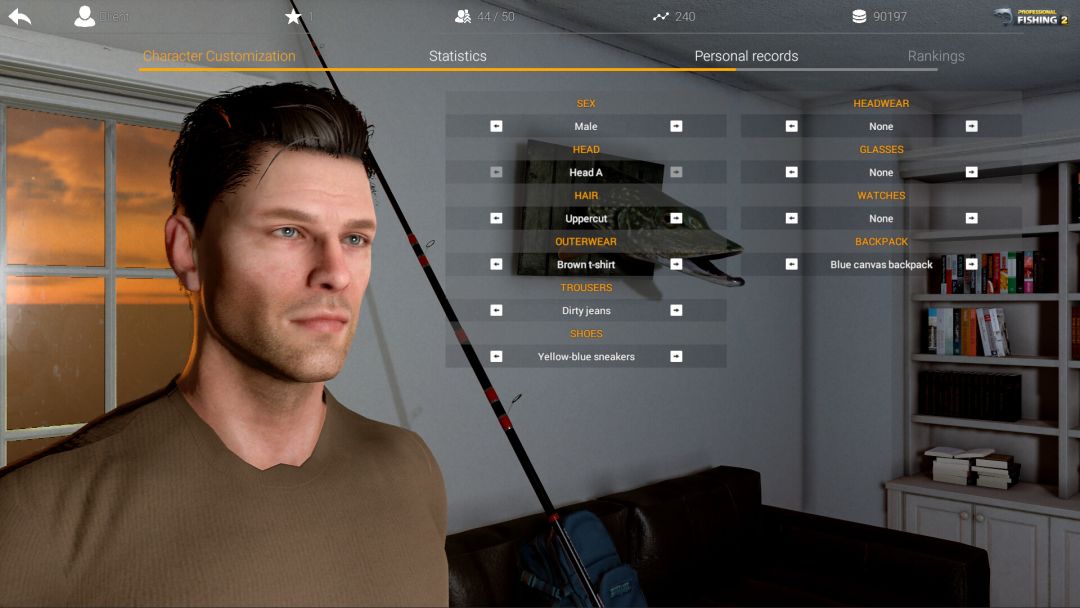Image resolution: width=1080 pixels, height=608 pixels.
Task: Show the Rankings tab
Action: tap(936, 56)
